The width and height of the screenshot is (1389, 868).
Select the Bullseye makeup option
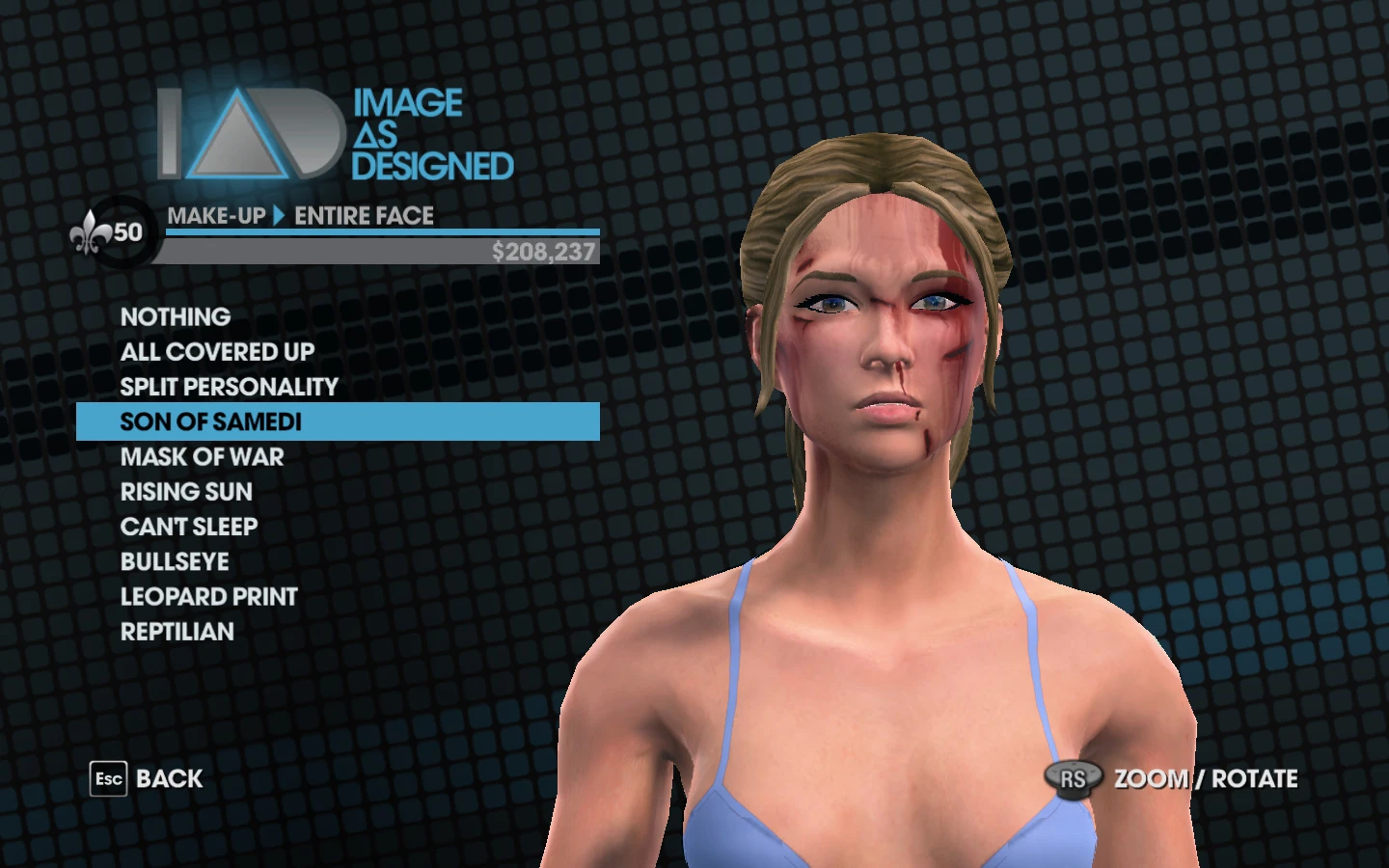(x=174, y=561)
